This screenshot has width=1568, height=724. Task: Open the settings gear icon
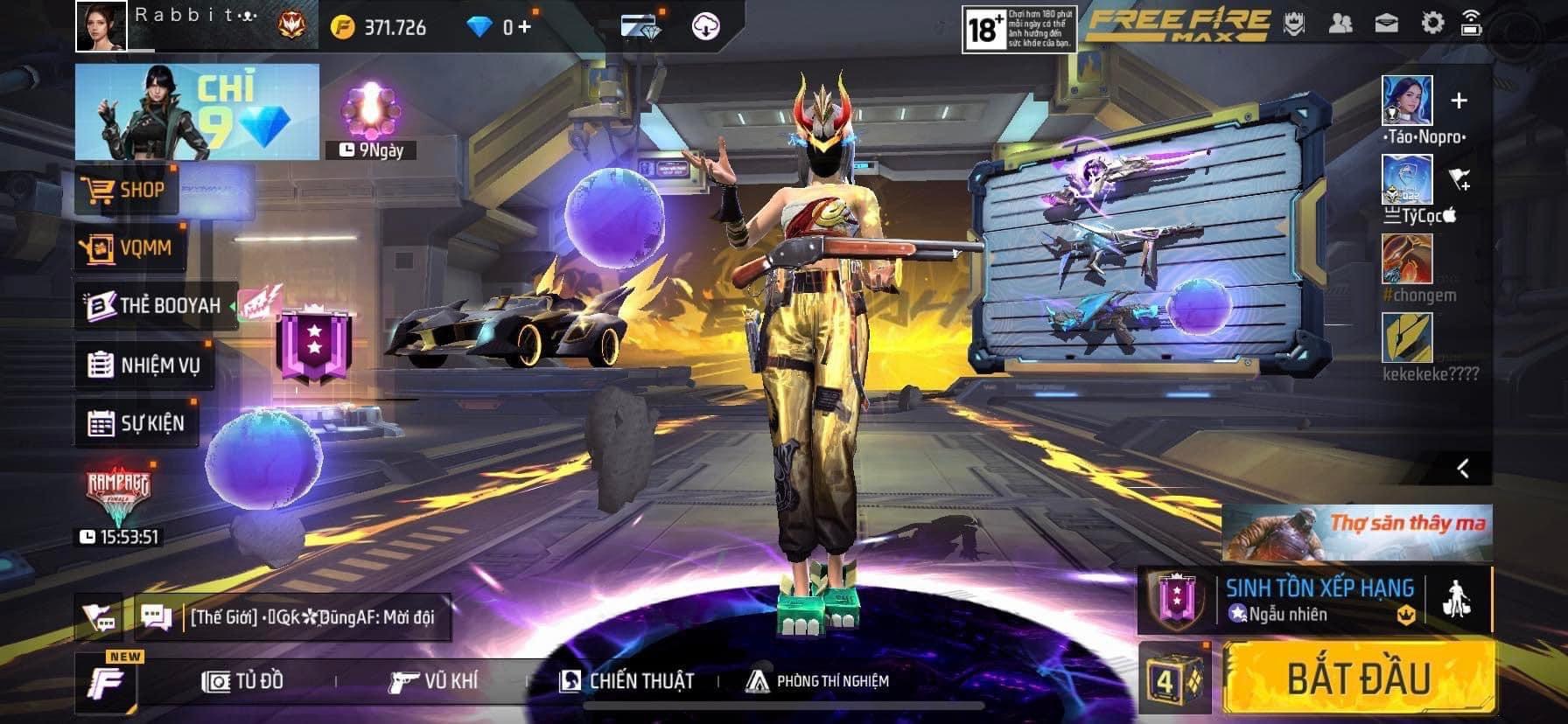(x=1432, y=24)
